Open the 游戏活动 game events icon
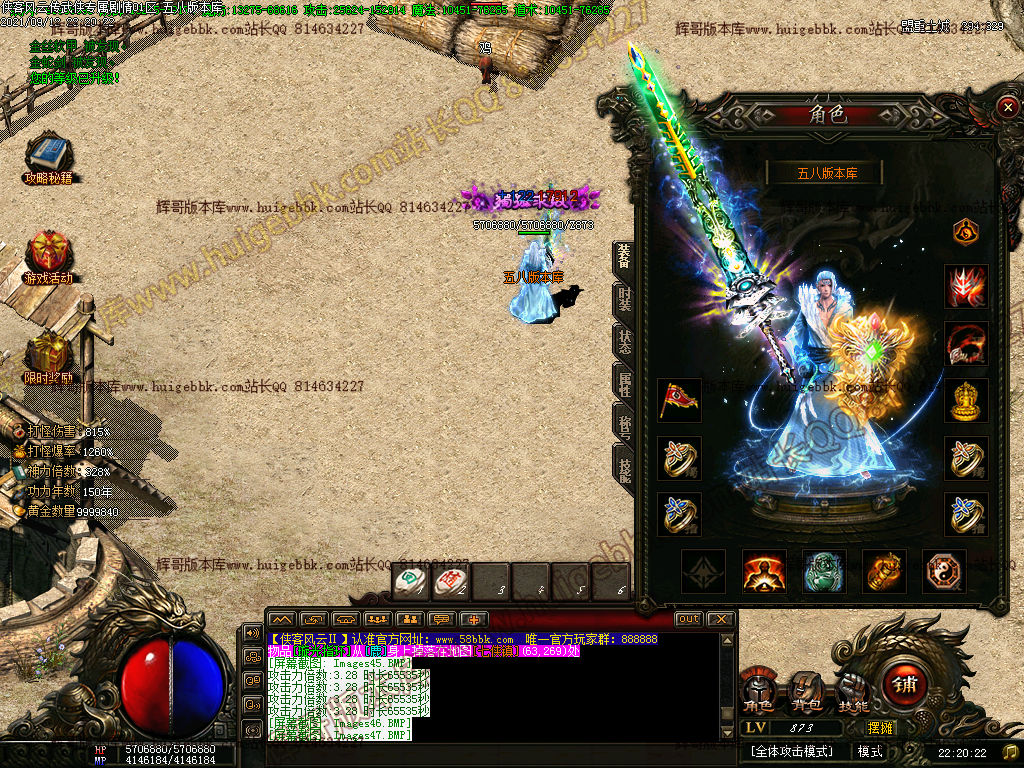The height and width of the screenshot is (768, 1024). [48, 255]
